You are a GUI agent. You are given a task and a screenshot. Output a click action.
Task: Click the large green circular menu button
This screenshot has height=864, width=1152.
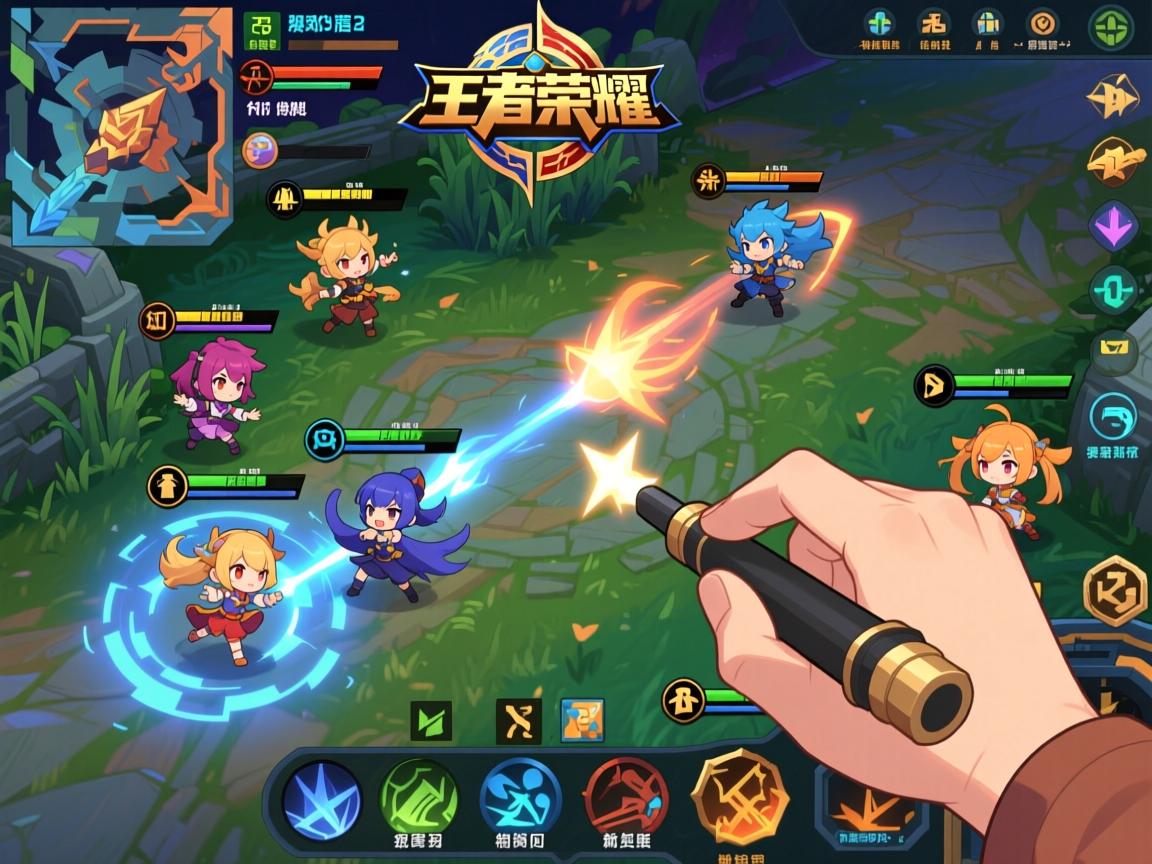click(1110, 27)
